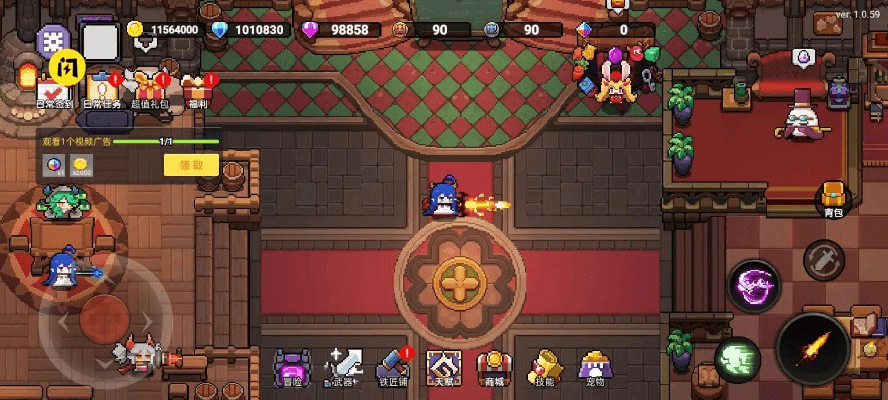Open the 天赋 talents menu
Screen dimensions: 888x400
point(443,367)
